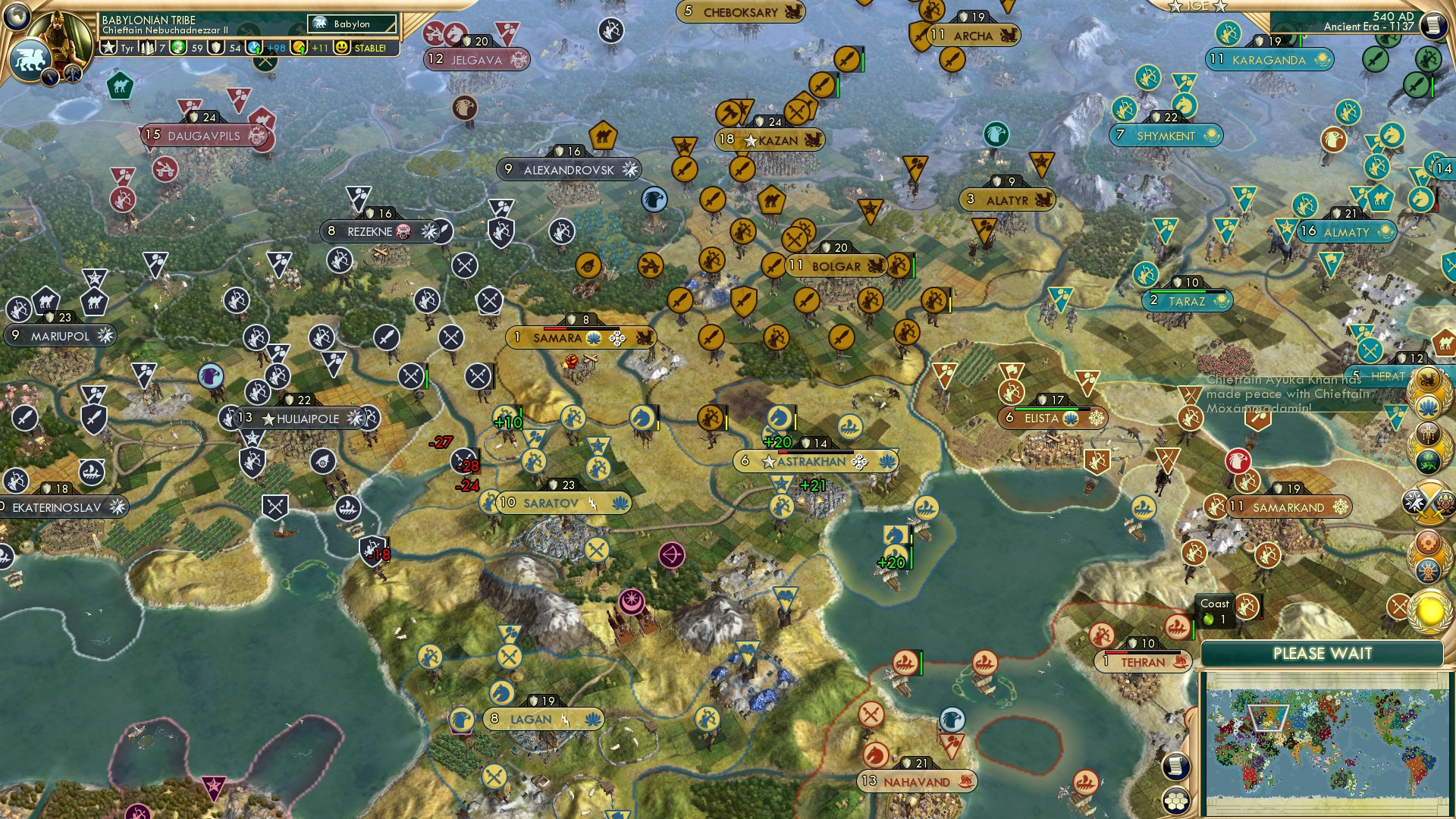This screenshot has height=819, width=1456.
Task: Click the green lion notification bubble
Action: 1429,461
